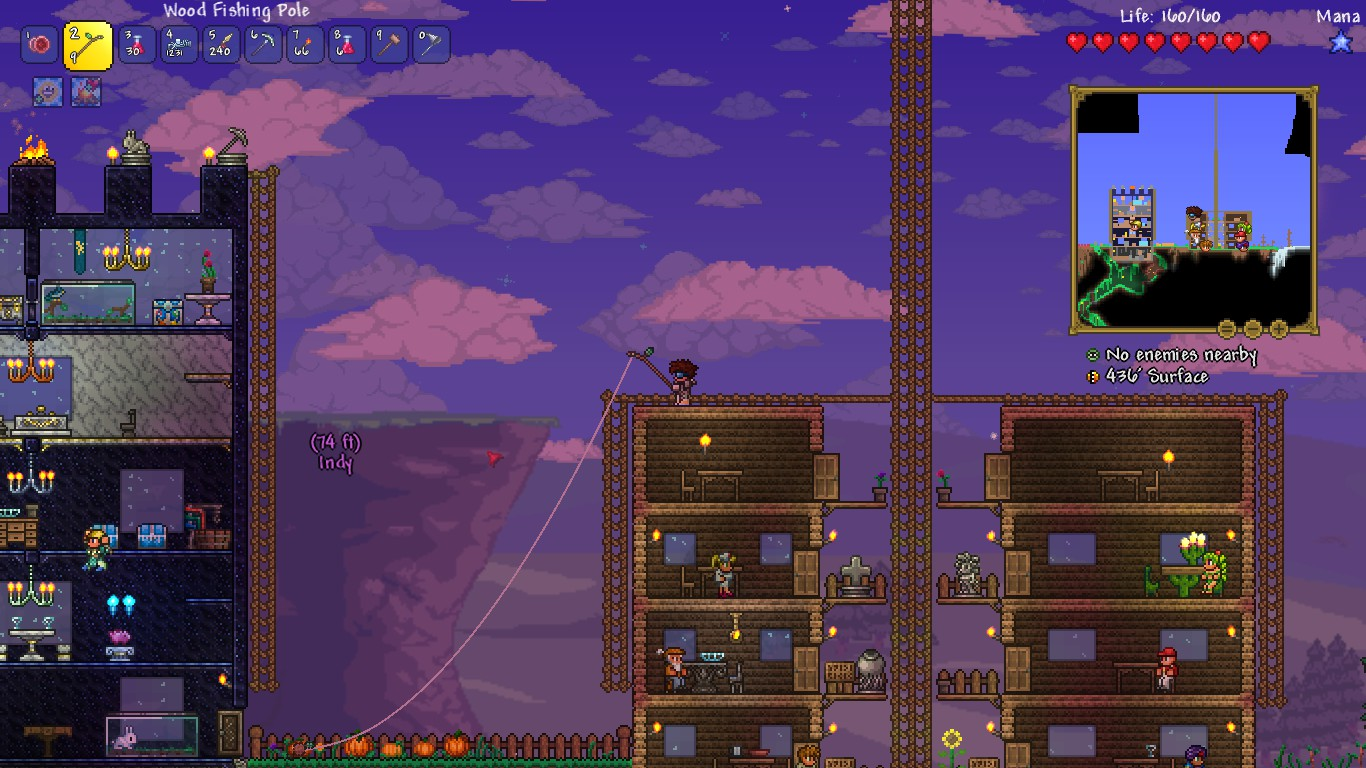The width and height of the screenshot is (1366, 768).
Task: Click the smiling sunflower buff icon
Action: coord(48,92)
